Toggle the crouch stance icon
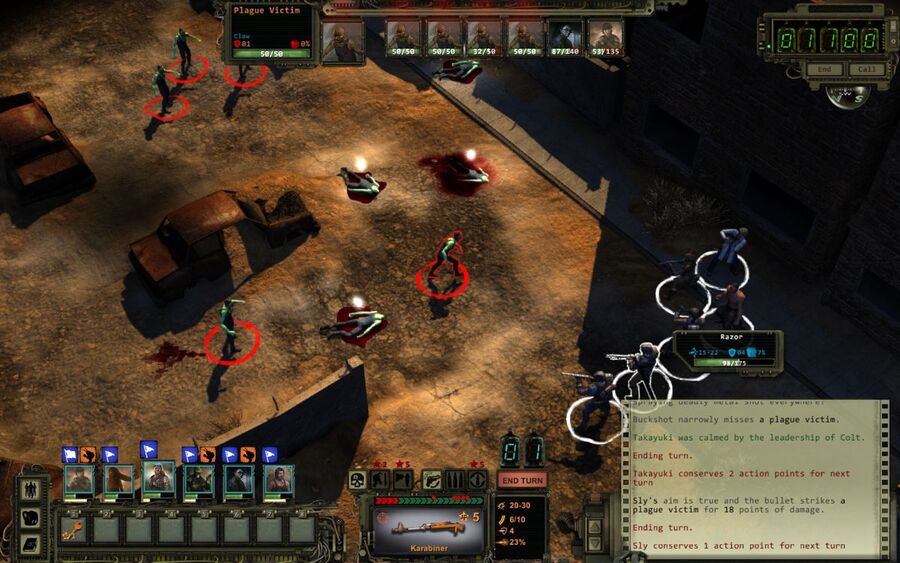Screen dimensions: 900x563 pyautogui.click(x=380, y=480)
